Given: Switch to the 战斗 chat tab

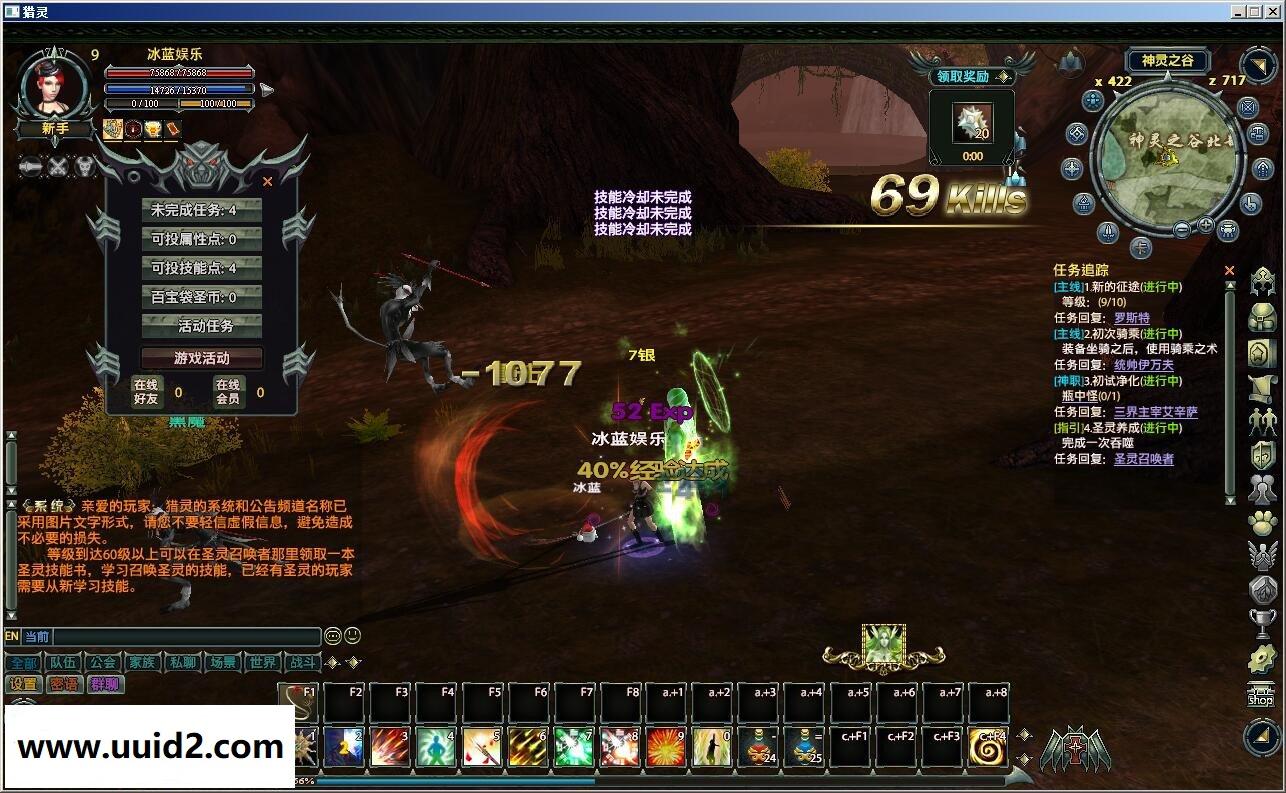Looking at the screenshot, I should tap(304, 662).
